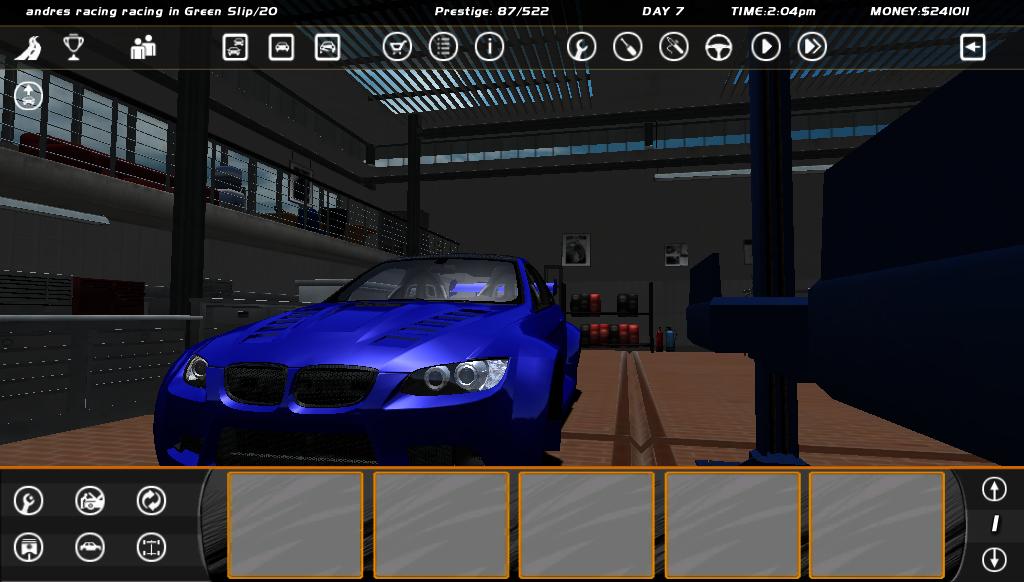This screenshot has width=1024, height=582.
Task: Click the single play arrow button
Action: click(x=766, y=47)
